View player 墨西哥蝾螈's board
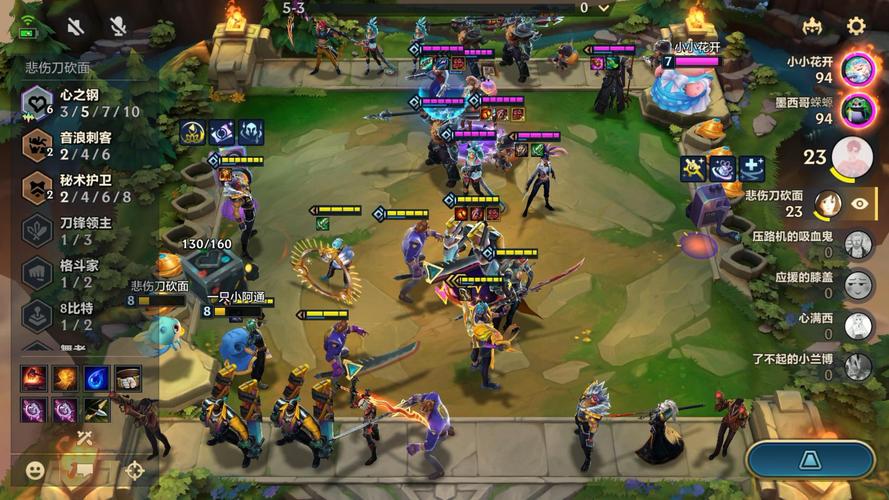The width and height of the screenshot is (889, 500). [857, 110]
